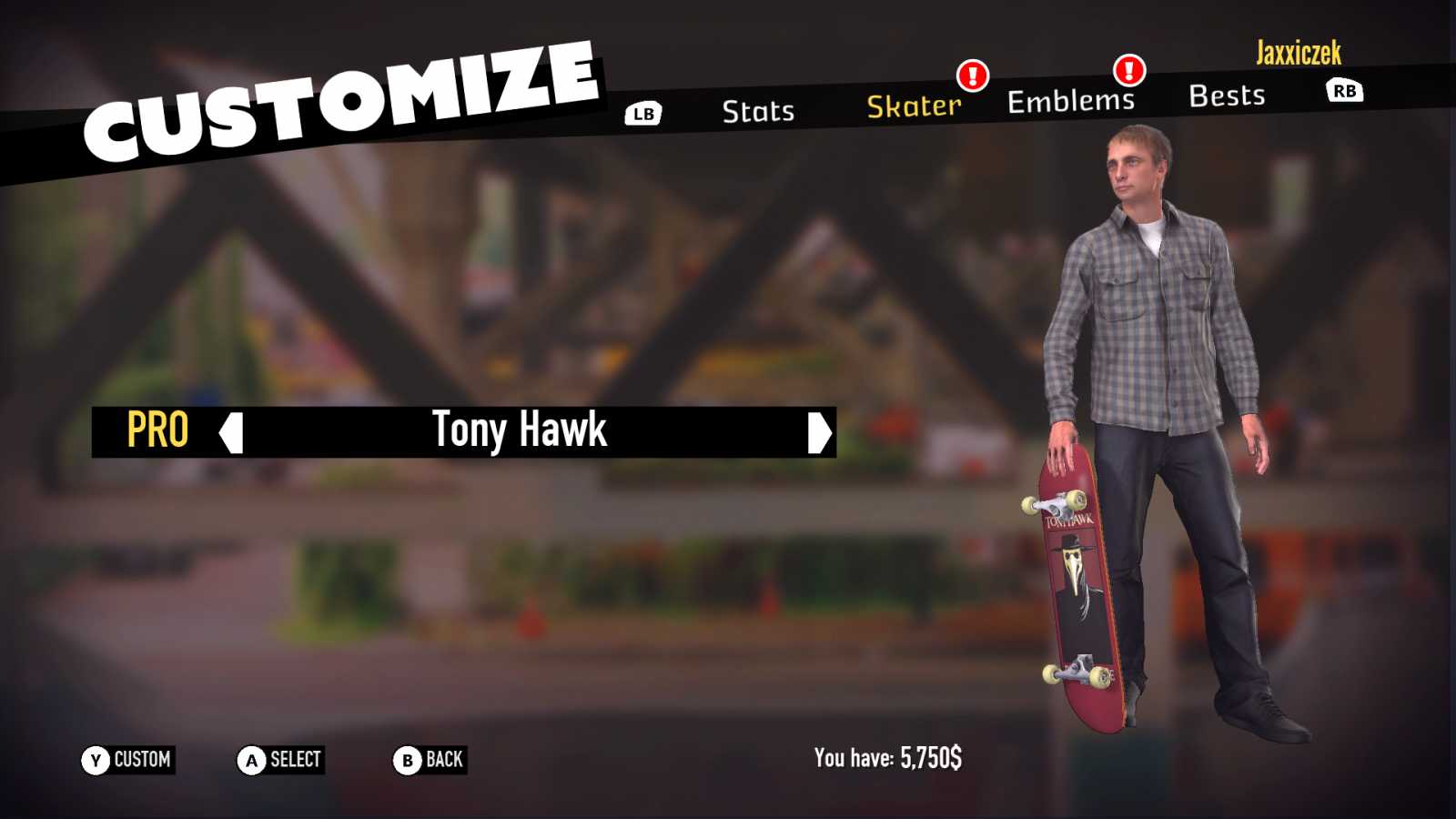Click the A button icon for Select
Viewport: 1456px width, 819px height.
[251, 760]
